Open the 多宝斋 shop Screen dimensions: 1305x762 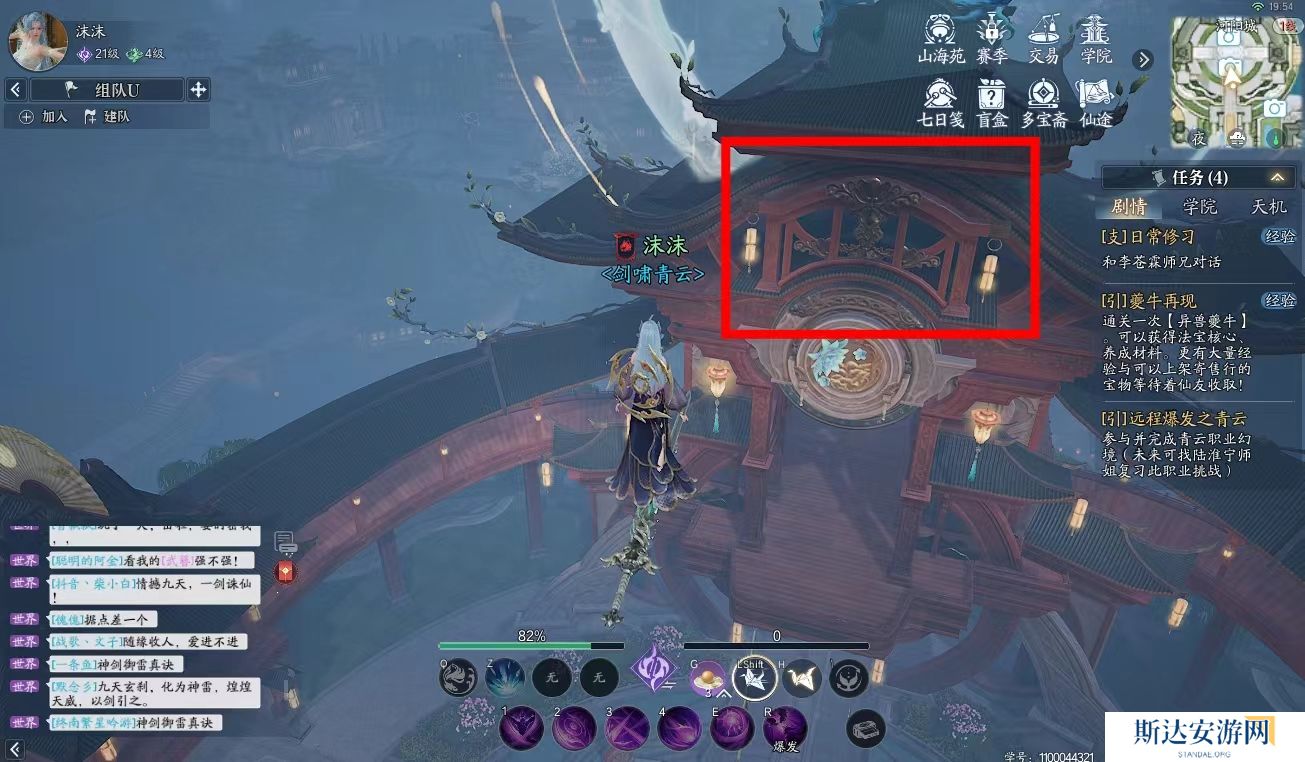coord(1043,103)
